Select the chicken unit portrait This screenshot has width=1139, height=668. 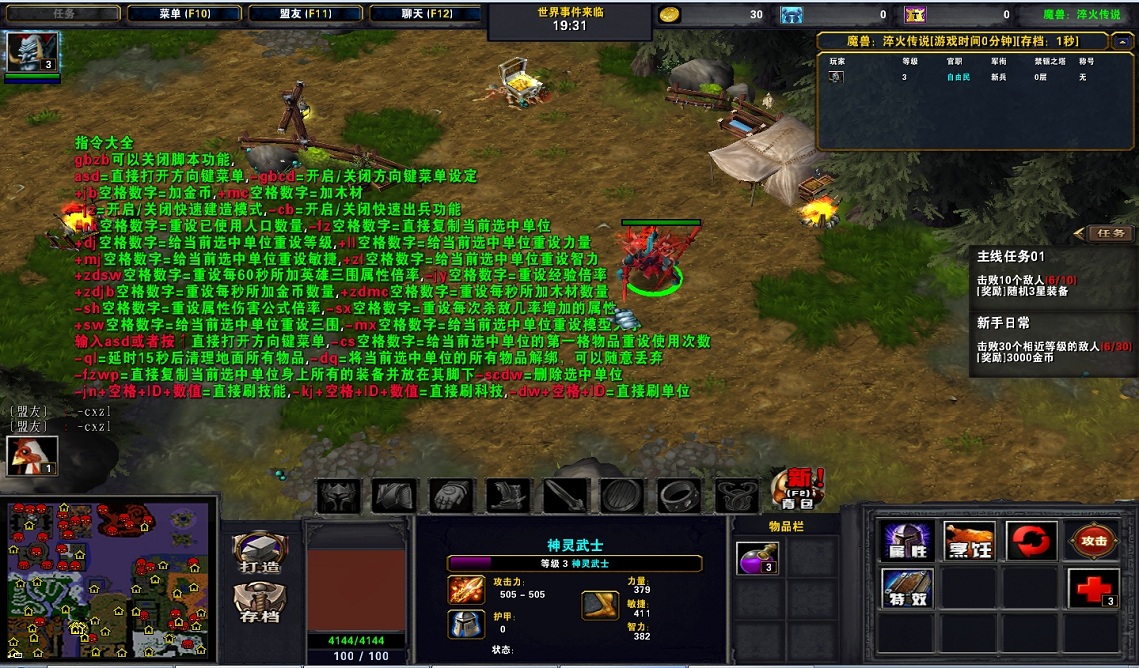(33, 456)
